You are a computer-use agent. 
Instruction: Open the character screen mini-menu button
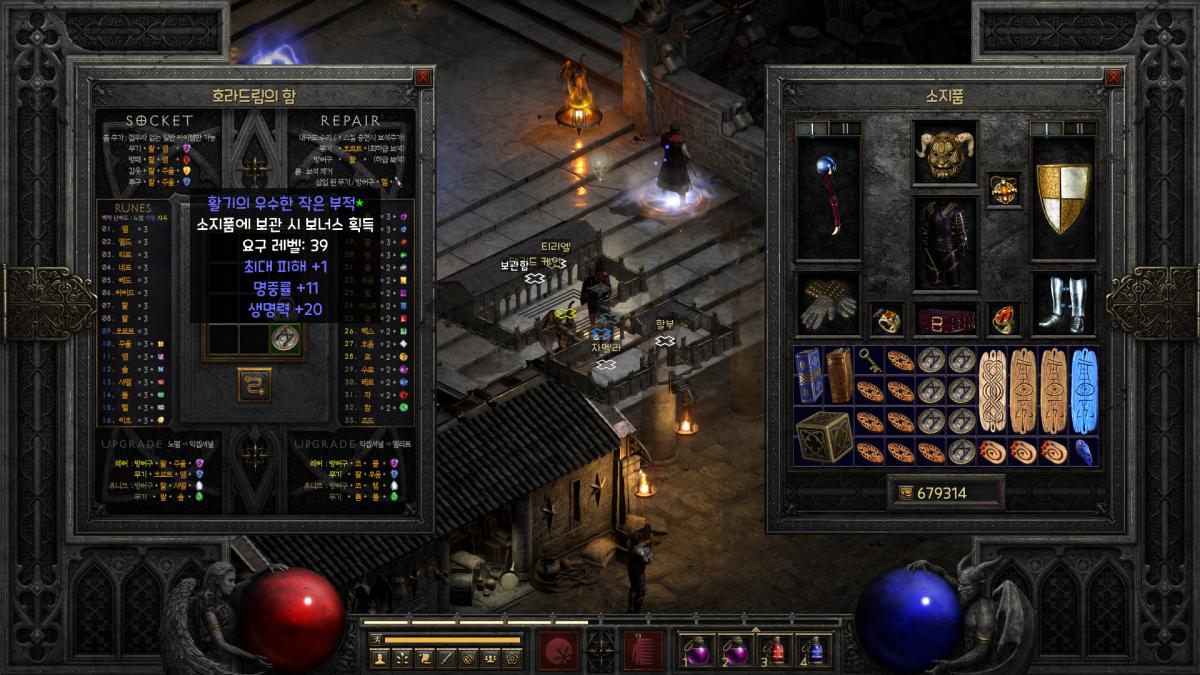(x=379, y=658)
